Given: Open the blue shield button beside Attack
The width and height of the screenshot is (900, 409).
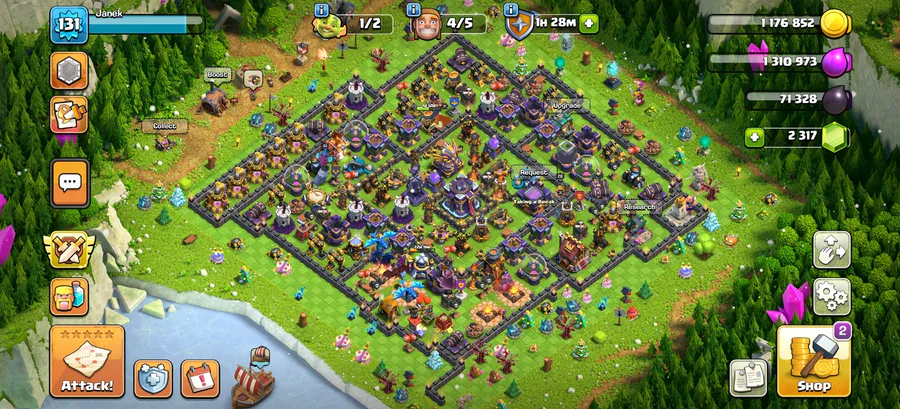Looking at the screenshot, I should (x=153, y=378).
